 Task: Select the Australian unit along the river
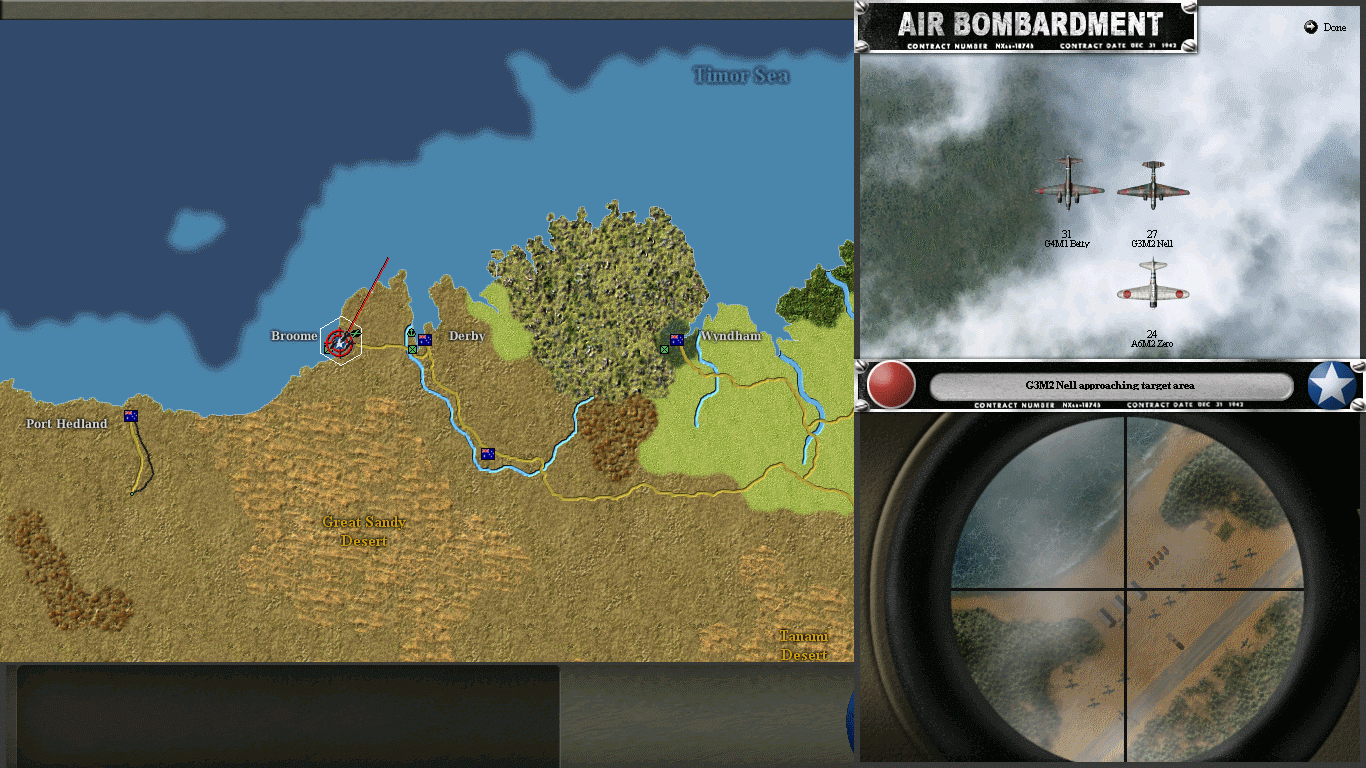pos(486,453)
